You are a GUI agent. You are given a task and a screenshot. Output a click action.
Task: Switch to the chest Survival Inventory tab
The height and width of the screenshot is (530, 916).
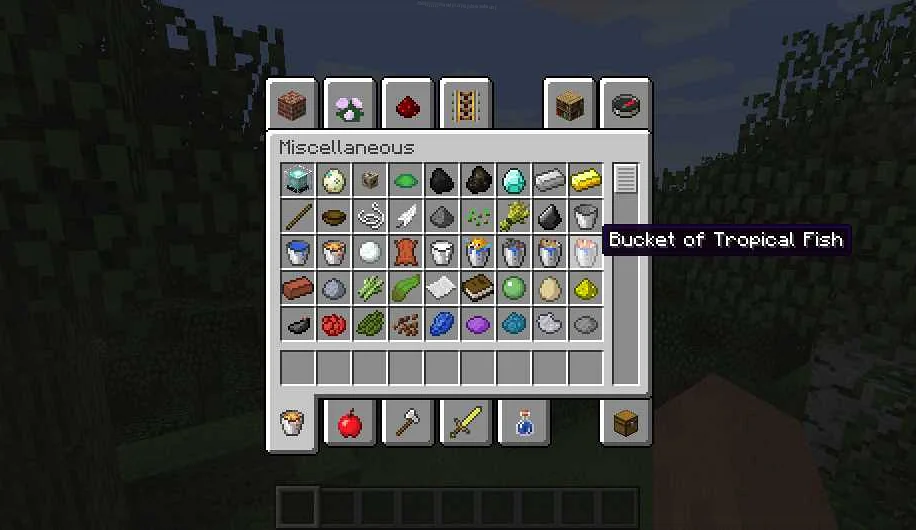pos(626,424)
